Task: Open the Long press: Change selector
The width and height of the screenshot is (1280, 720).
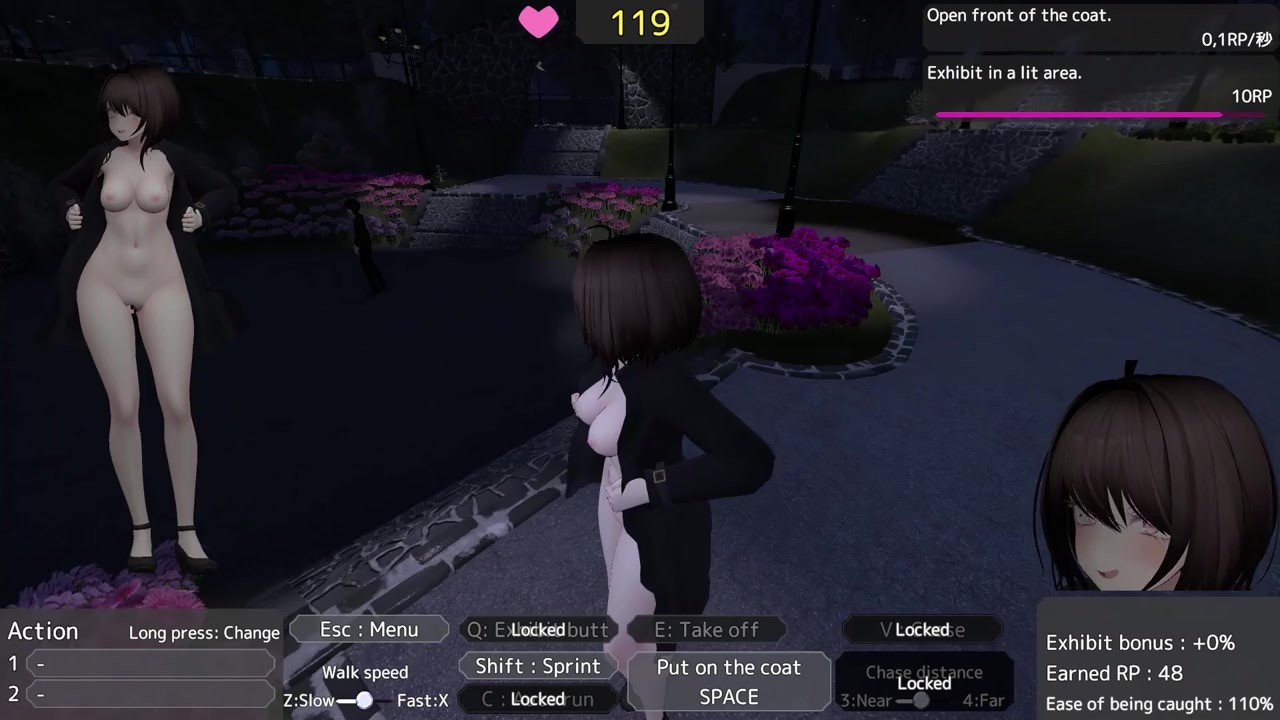Action: [204, 632]
